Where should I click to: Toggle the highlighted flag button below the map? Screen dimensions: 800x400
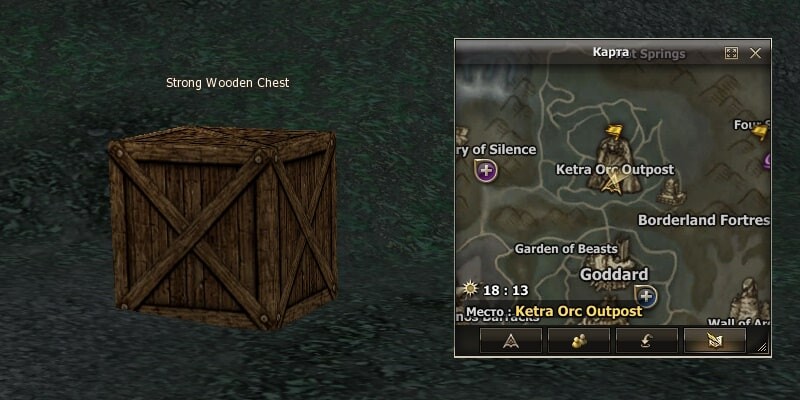(715, 341)
